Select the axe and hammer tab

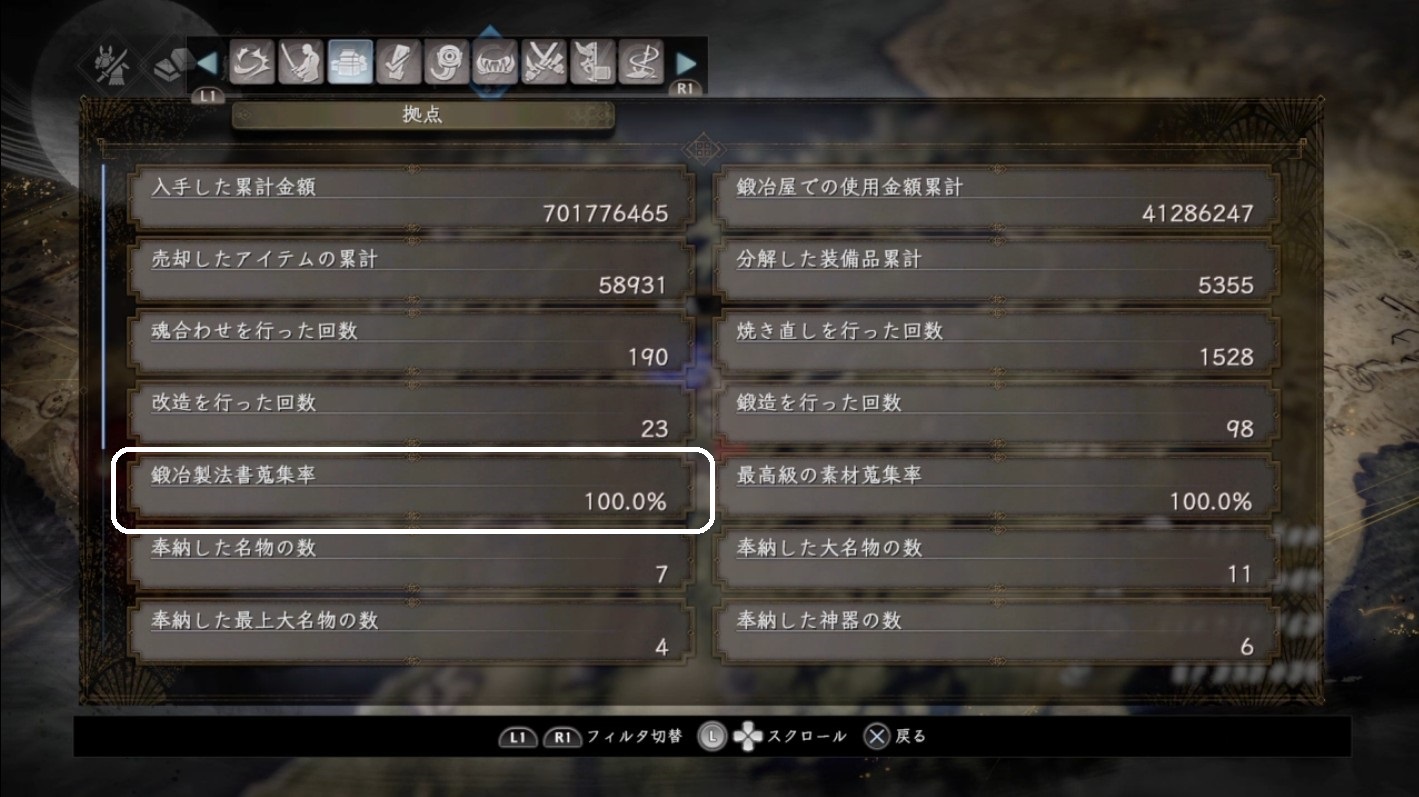pyautogui.click(x=592, y=63)
